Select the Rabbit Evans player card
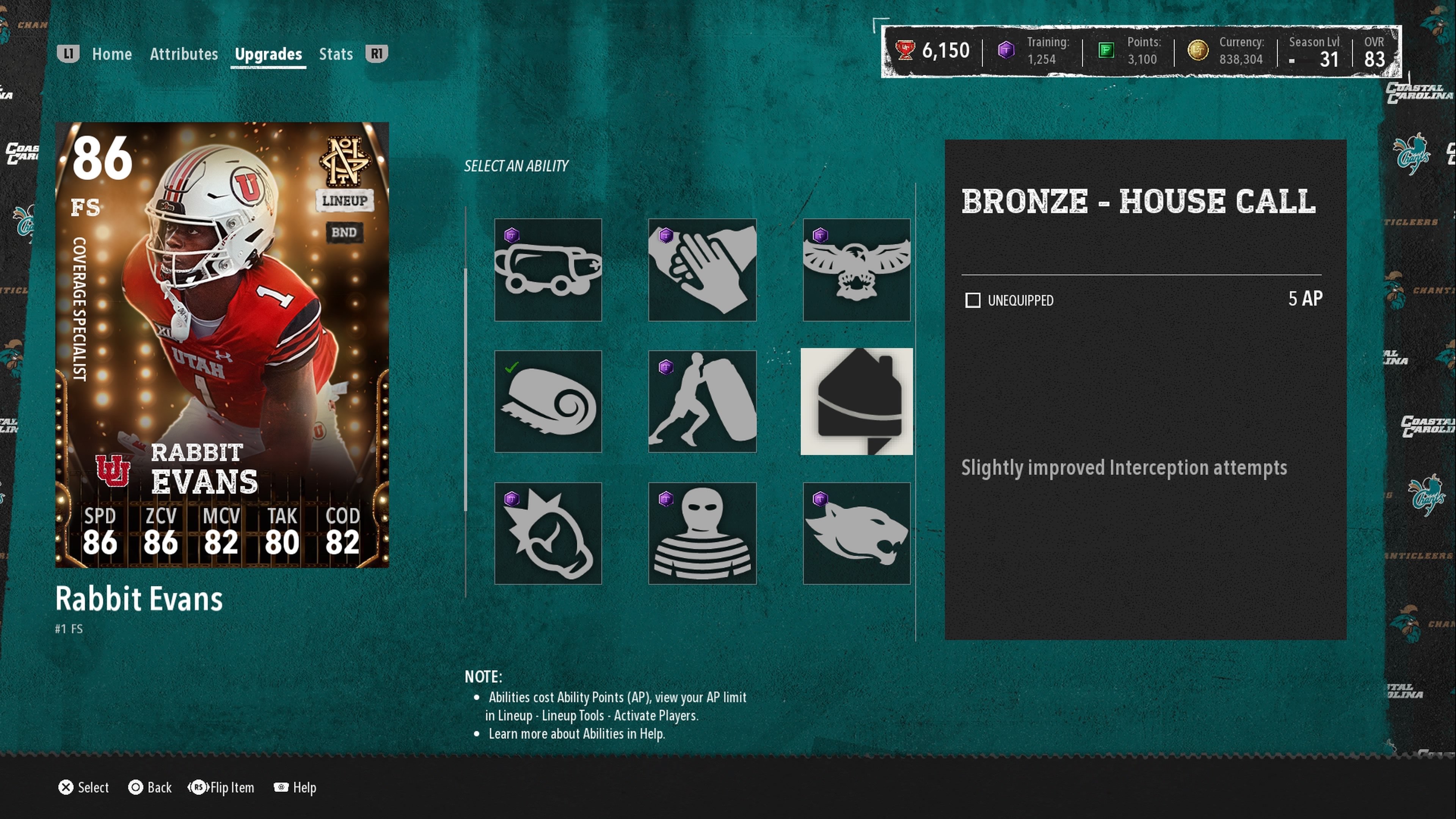Image resolution: width=1456 pixels, height=819 pixels. pyautogui.click(x=221, y=345)
